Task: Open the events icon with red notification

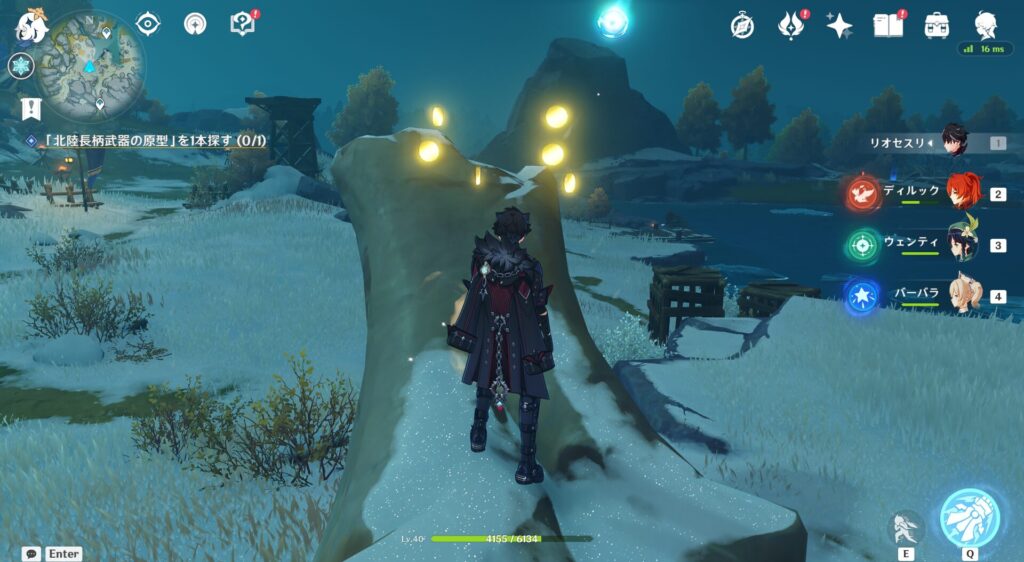Action: [x=791, y=26]
